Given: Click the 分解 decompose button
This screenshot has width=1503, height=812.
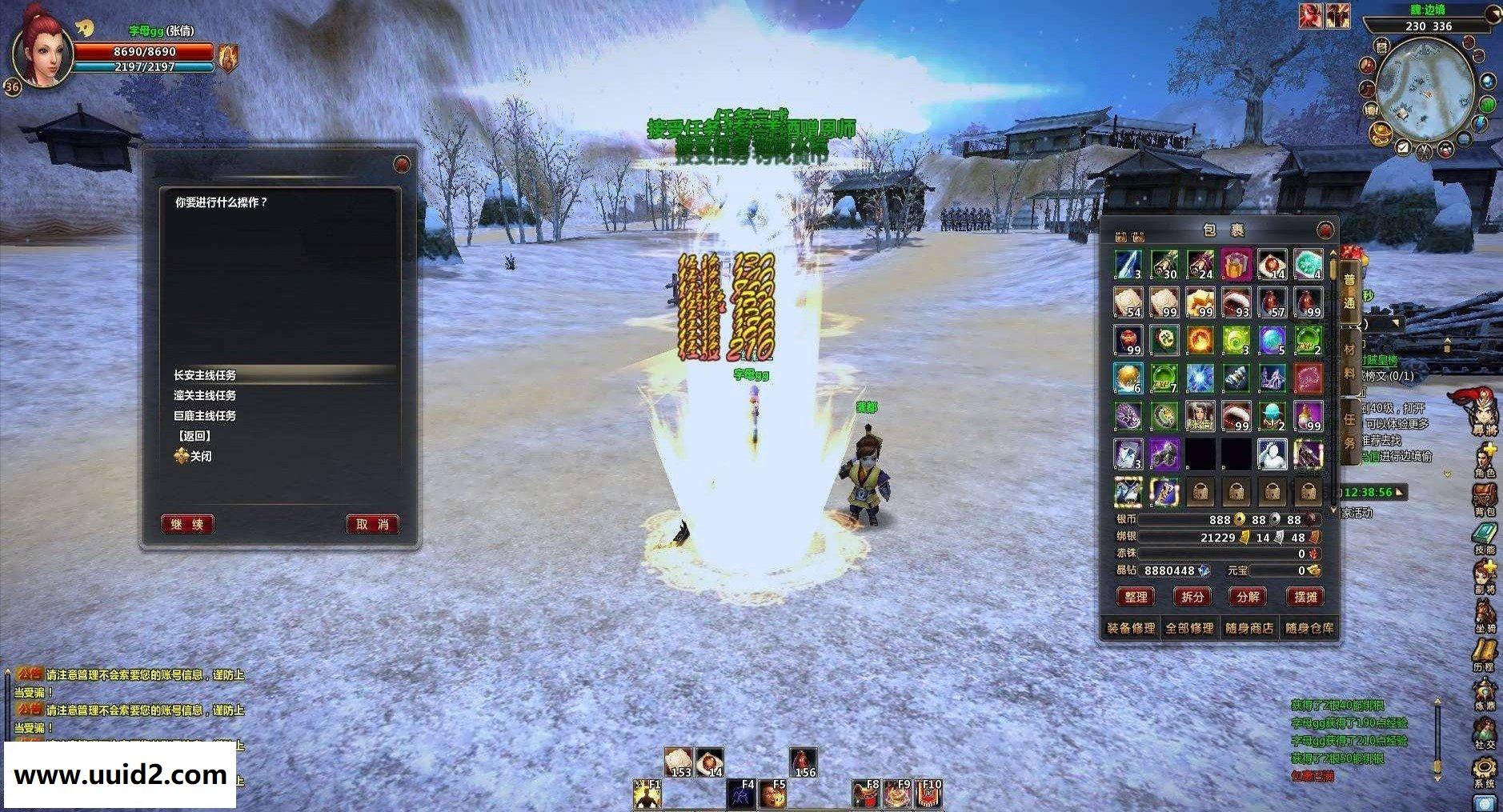Looking at the screenshot, I should pos(1248,597).
